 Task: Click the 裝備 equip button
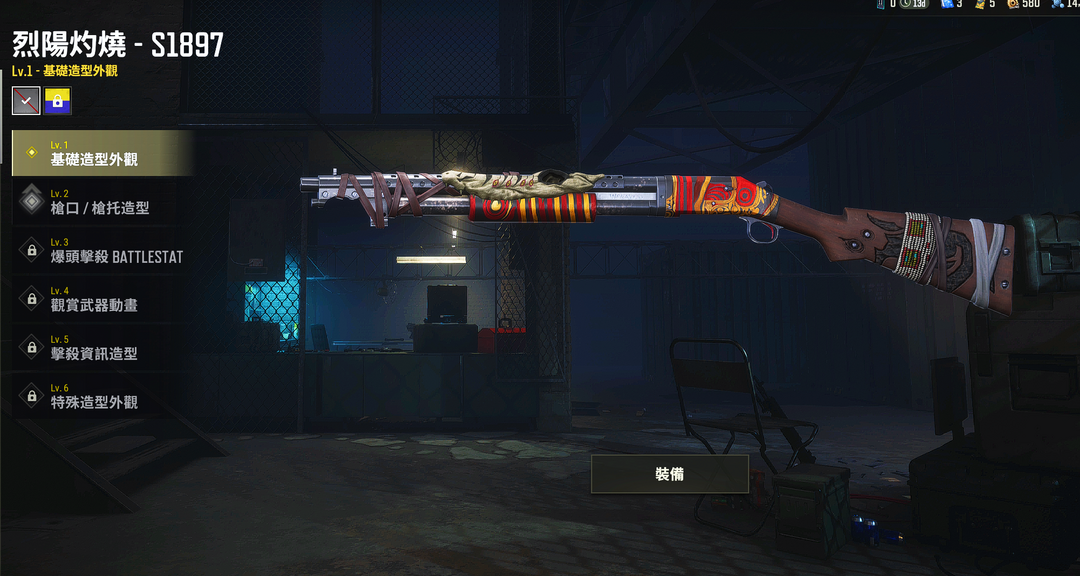[x=669, y=474]
